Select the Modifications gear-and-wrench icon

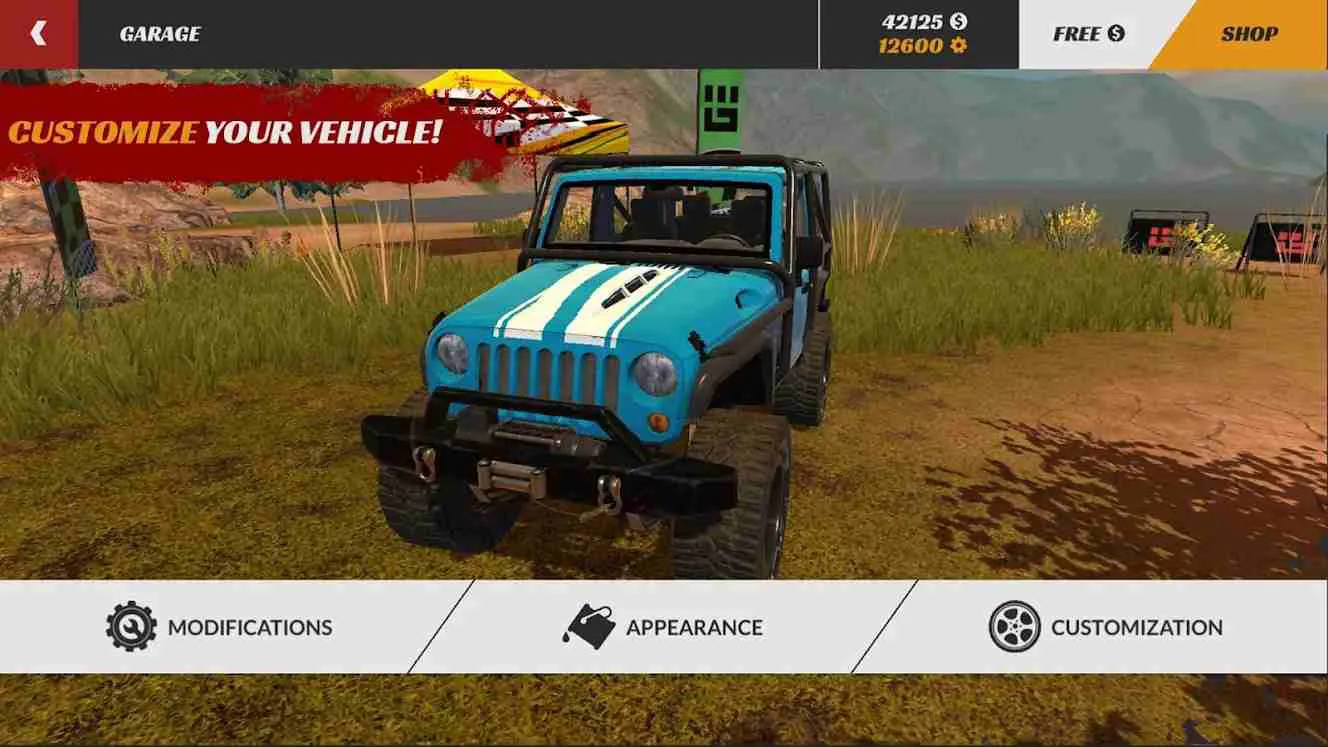click(x=133, y=626)
